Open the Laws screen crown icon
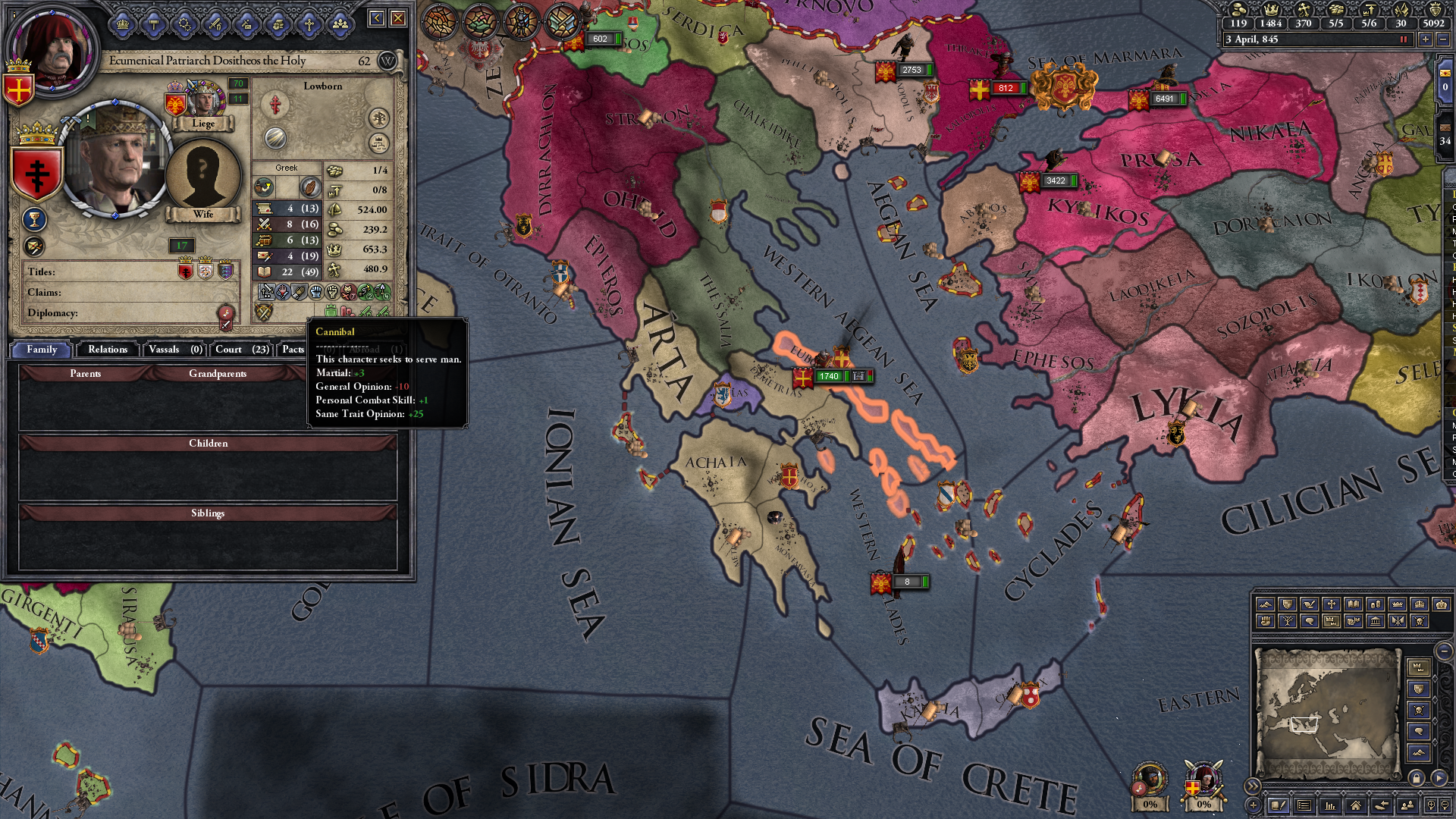The image size is (1456, 819). (x=122, y=25)
